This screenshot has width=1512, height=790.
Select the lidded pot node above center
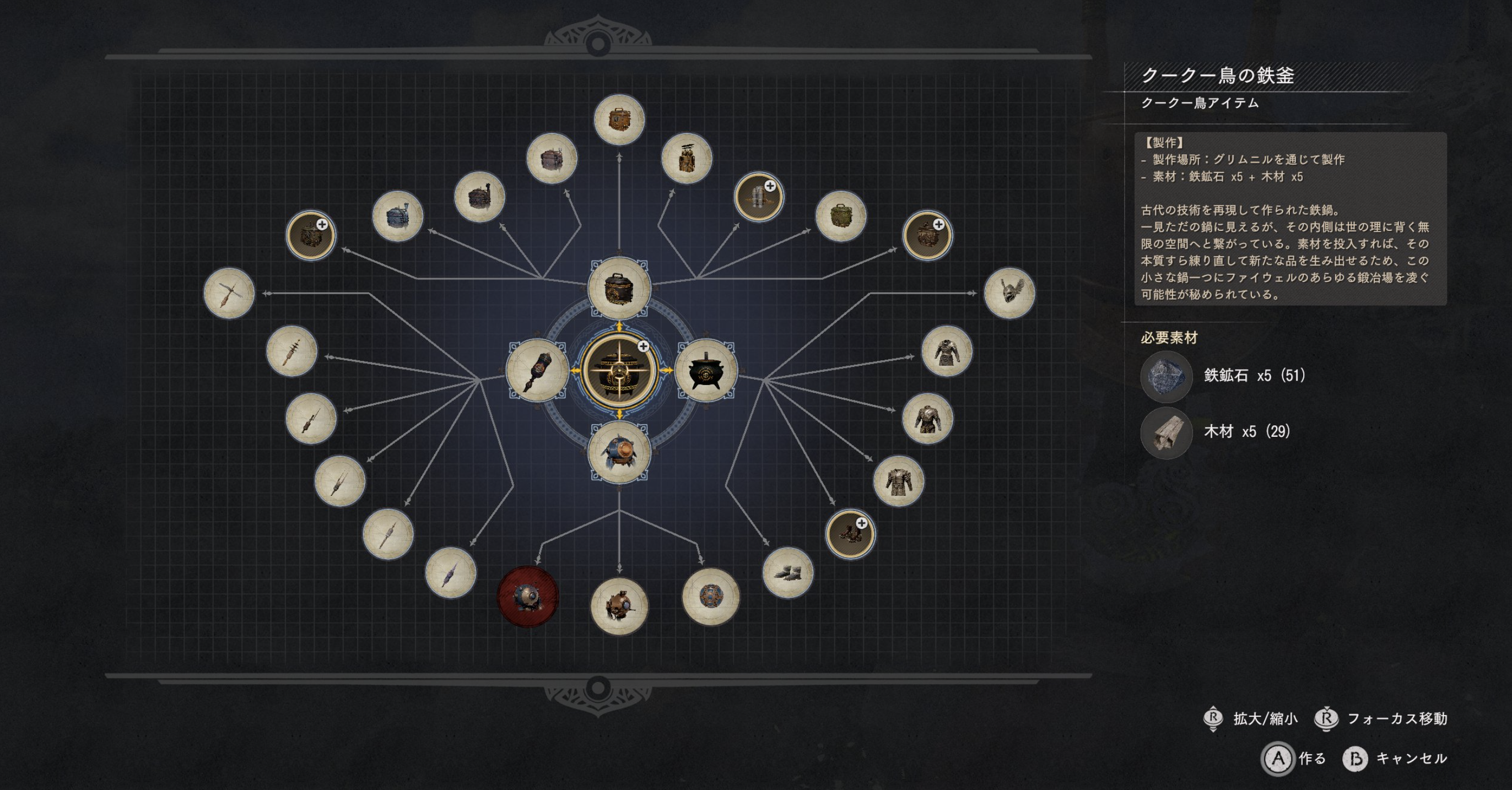[x=619, y=288]
